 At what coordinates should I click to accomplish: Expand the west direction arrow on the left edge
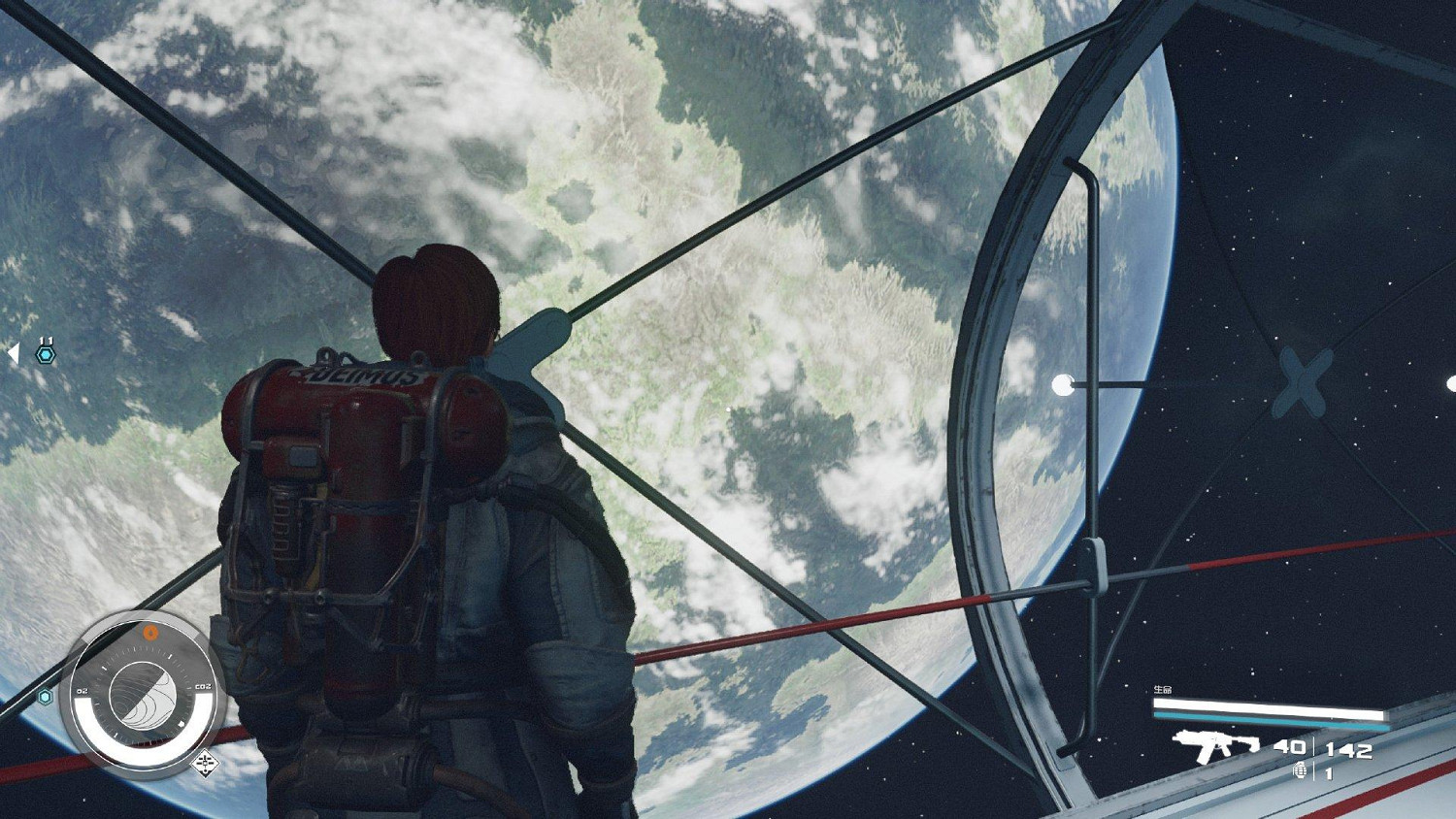coord(13,354)
